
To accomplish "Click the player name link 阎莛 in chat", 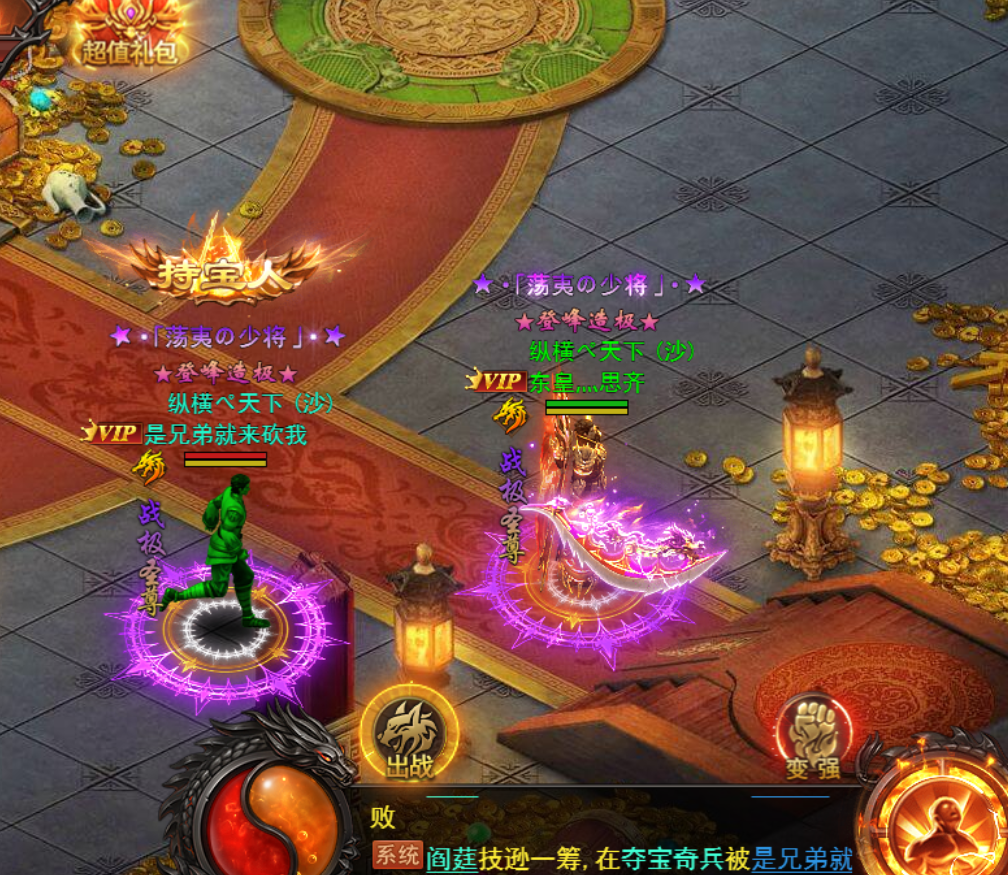I will click(x=449, y=858).
